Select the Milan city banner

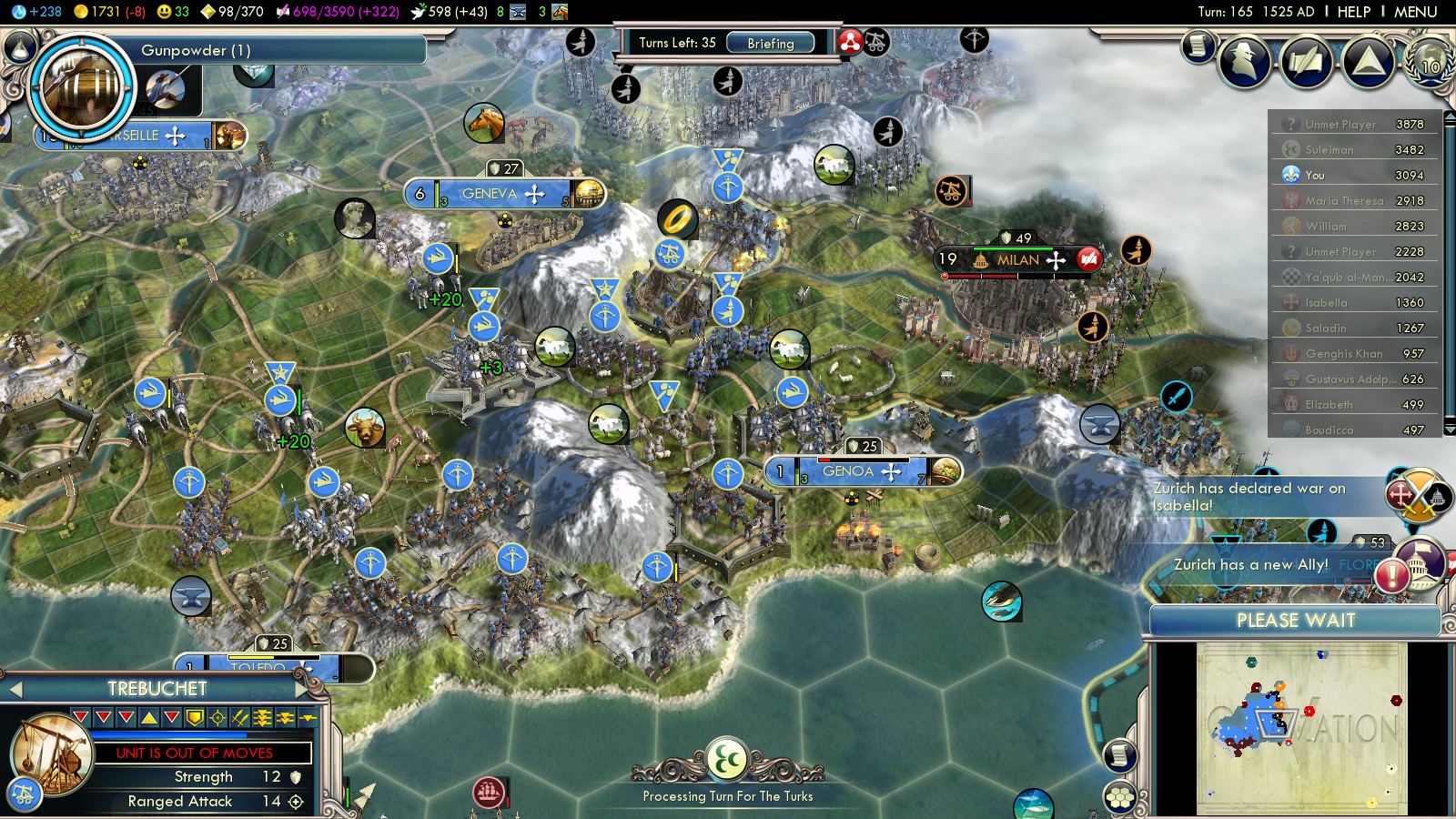pos(1017,260)
